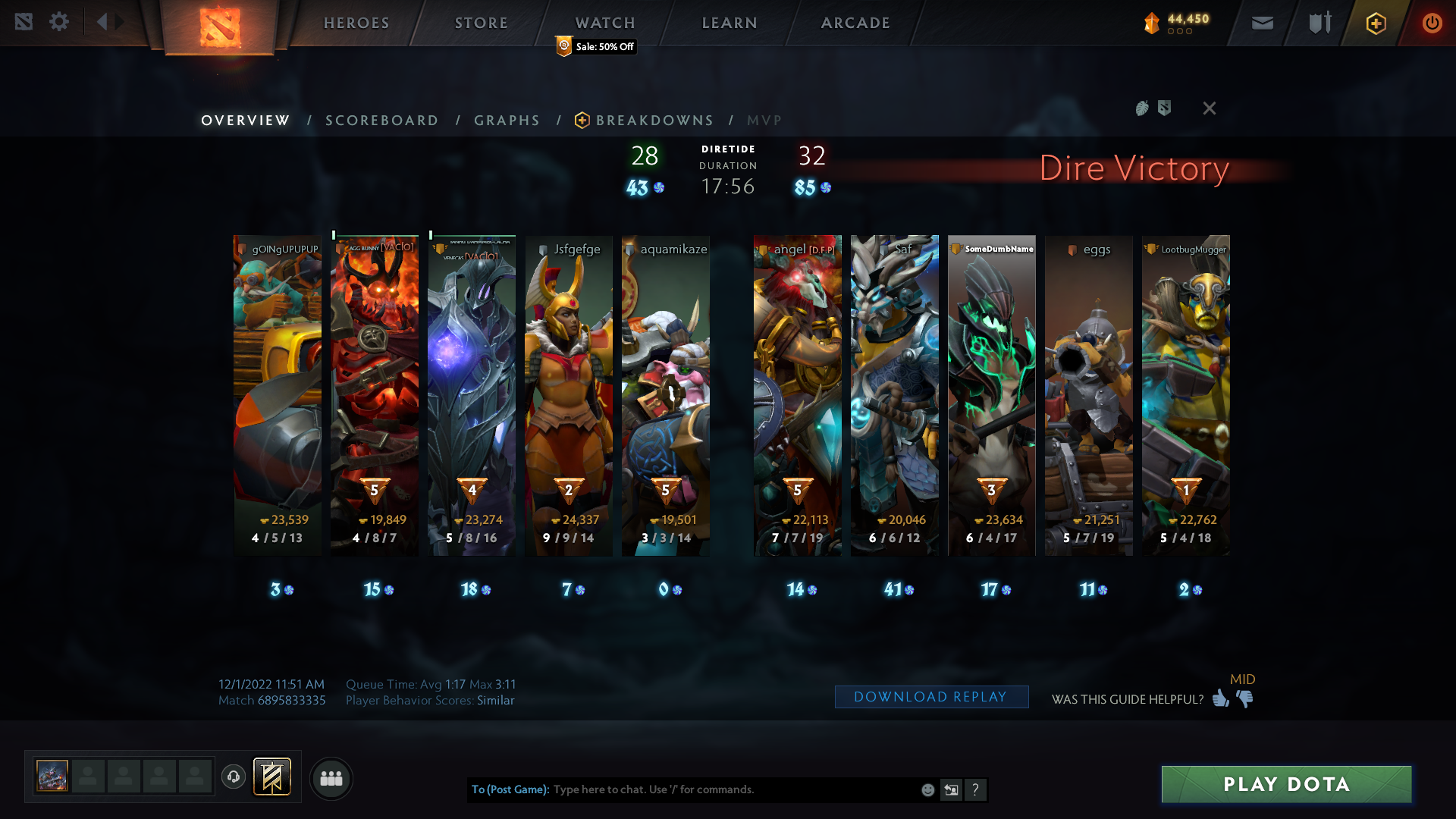Switch to the SCOREBOARD tab

coord(381,120)
